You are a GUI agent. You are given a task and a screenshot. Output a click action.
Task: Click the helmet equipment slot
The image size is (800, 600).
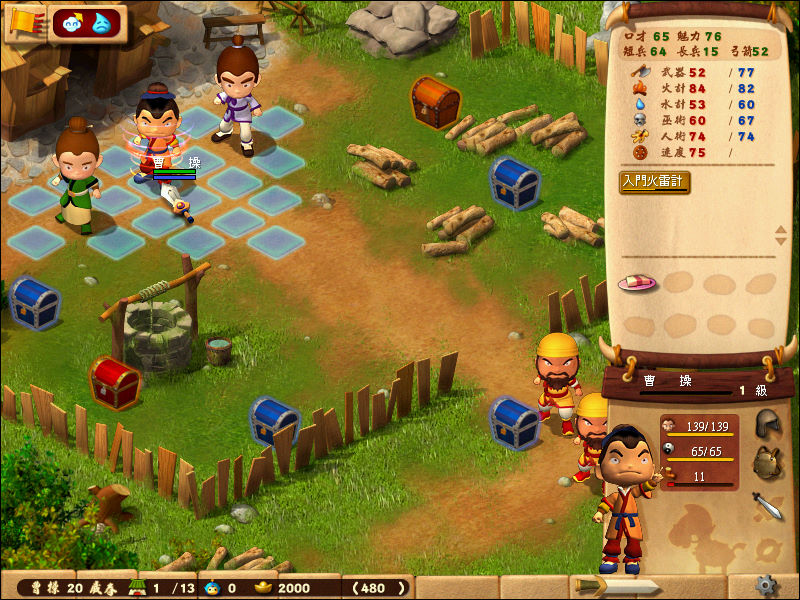coord(767,423)
